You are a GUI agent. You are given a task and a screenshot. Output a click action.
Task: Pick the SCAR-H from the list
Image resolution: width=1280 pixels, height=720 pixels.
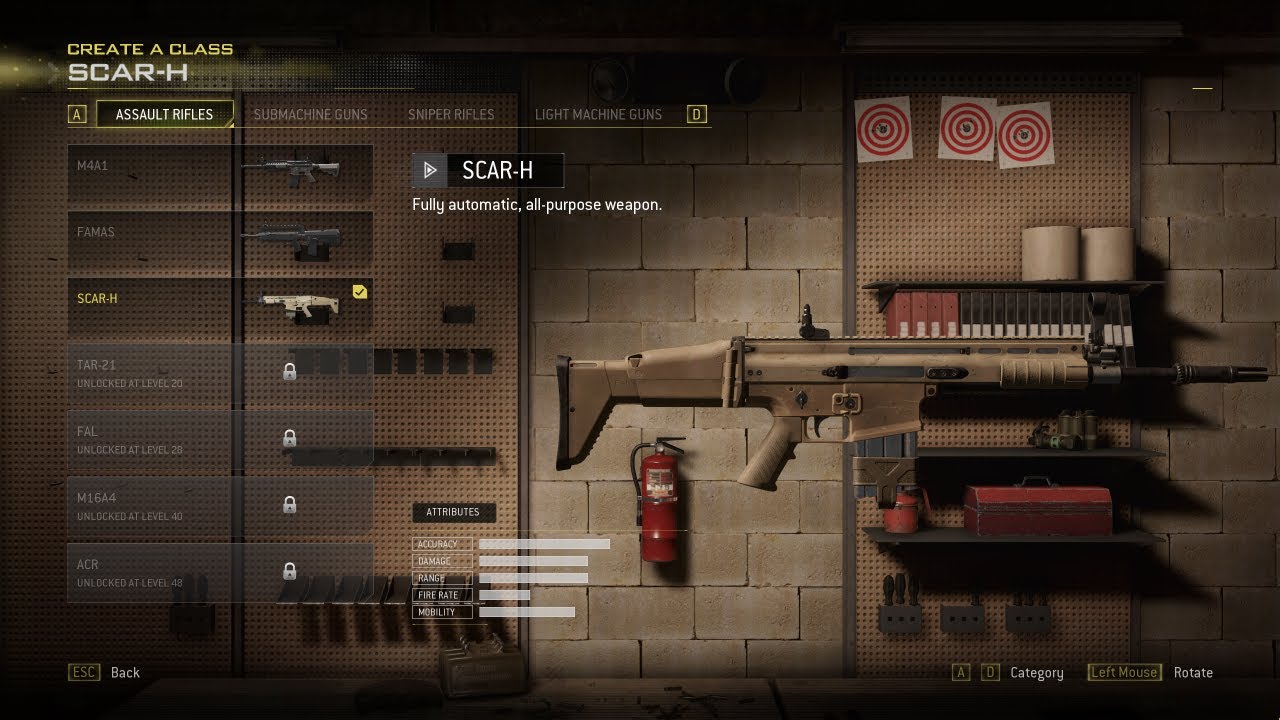tap(220, 305)
